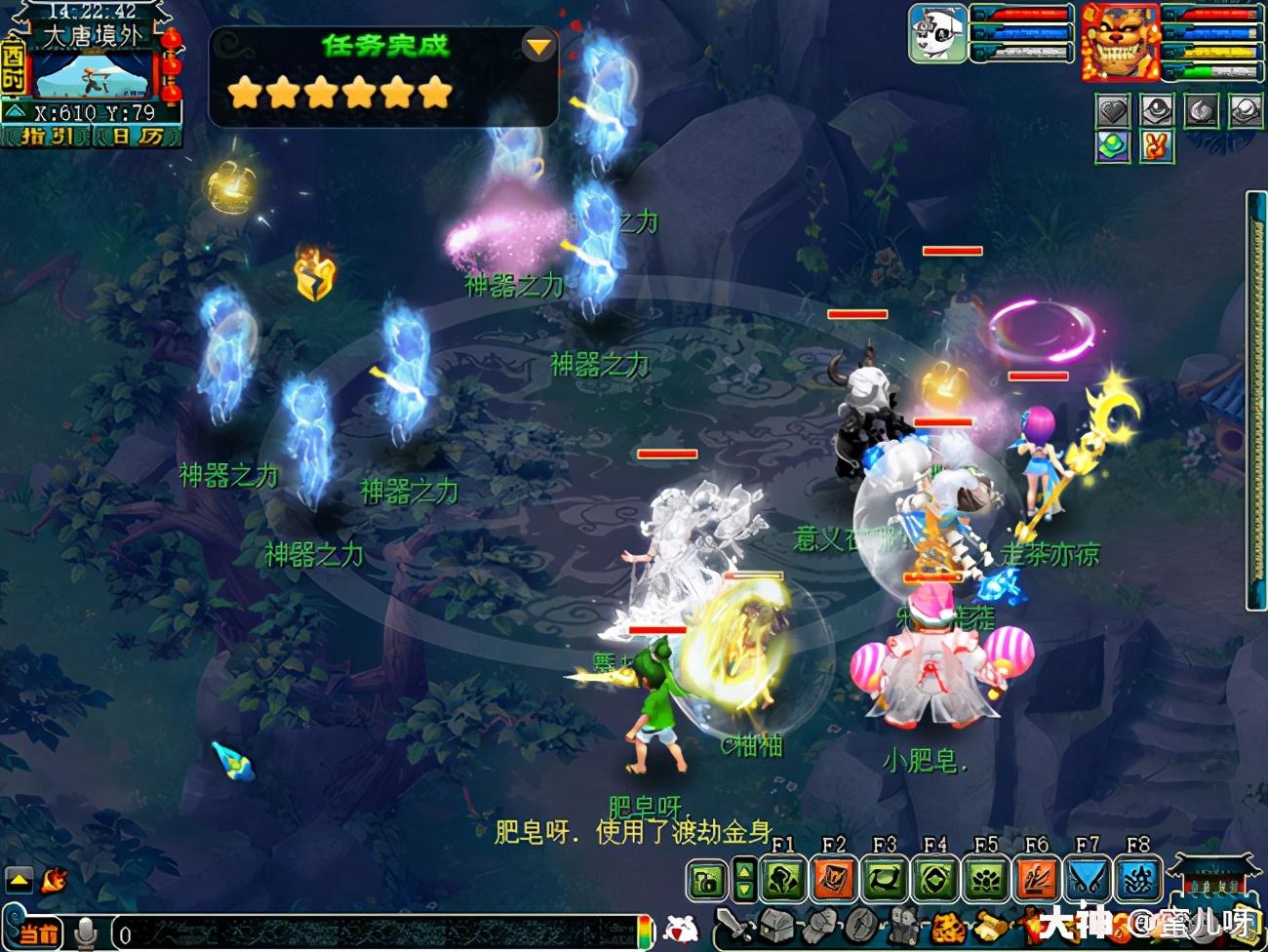1268x952 pixels.
Task: Open the 日历 calendar button
Action: 137,137
